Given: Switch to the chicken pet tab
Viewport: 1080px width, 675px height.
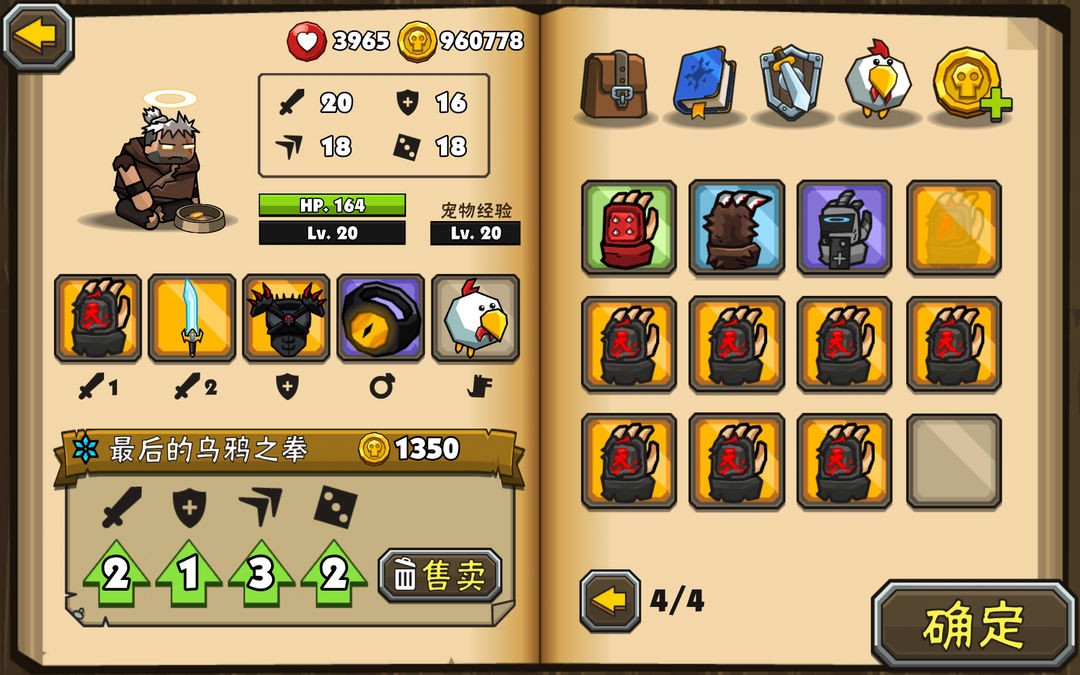Looking at the screenshot, I should point(879,83).
